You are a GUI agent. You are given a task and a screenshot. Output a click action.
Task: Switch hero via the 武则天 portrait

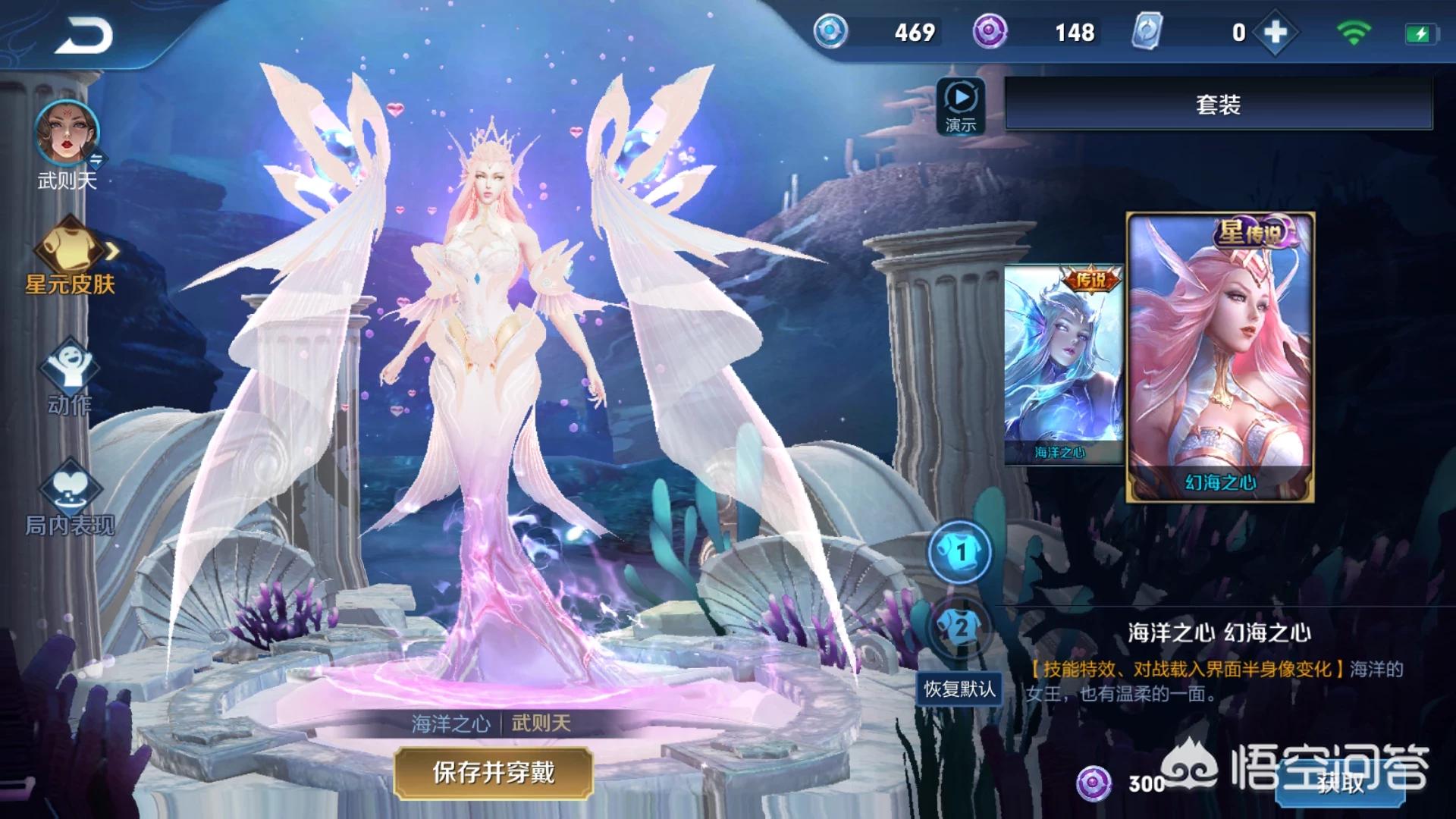[67, 134]
